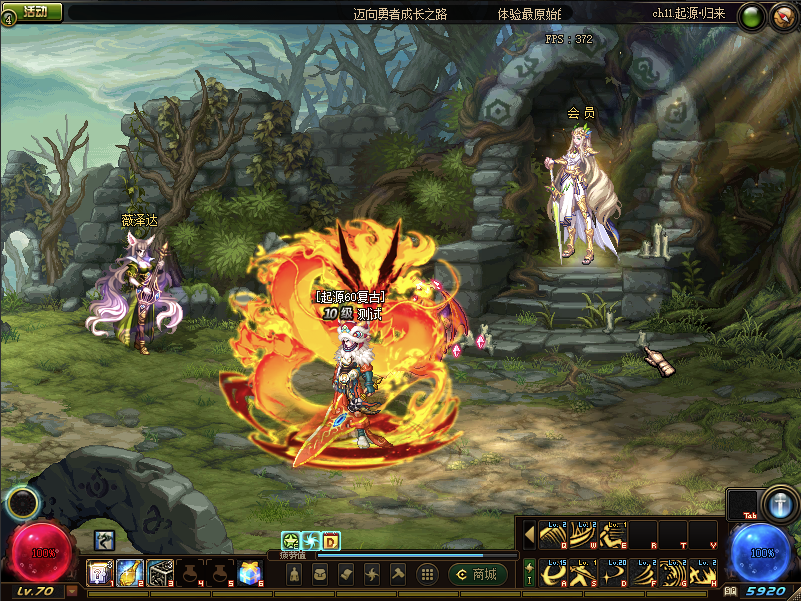The image size is (801, 601).
Task: Click the sword orb above the mana globe
Action: click(777, 503)
